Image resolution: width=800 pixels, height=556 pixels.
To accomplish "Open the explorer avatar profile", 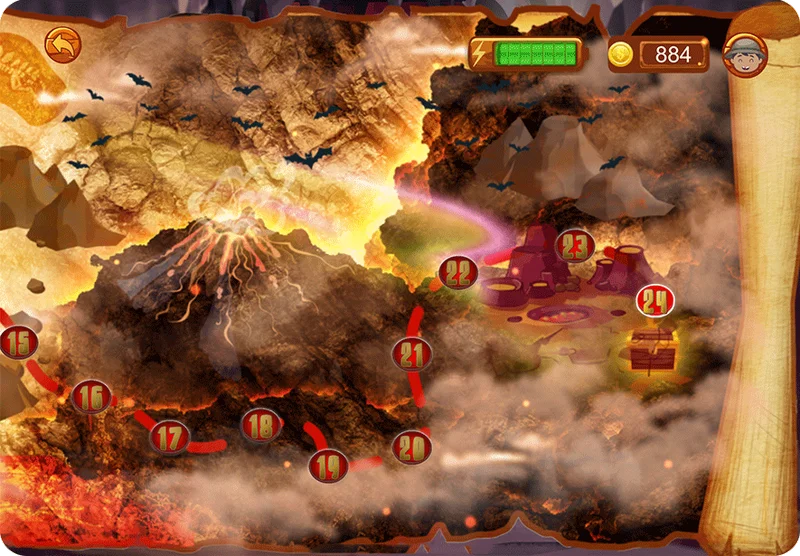I will [745, 54].
